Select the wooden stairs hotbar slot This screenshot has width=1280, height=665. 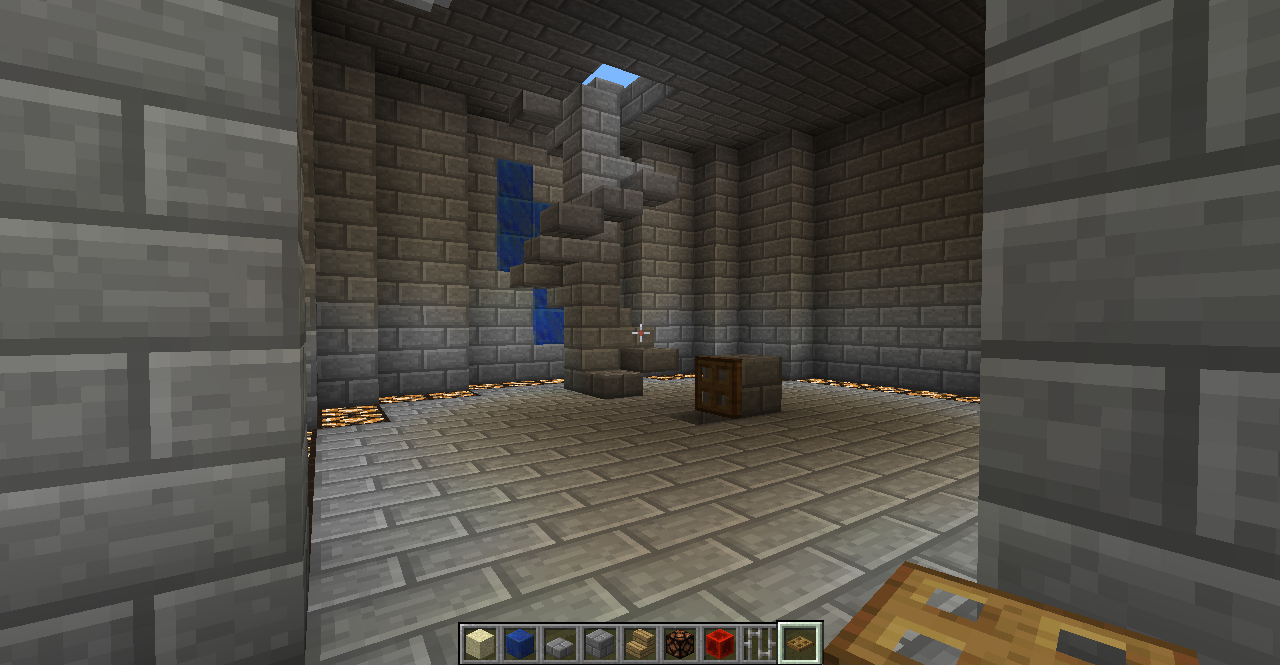click(x=640, y=643)
